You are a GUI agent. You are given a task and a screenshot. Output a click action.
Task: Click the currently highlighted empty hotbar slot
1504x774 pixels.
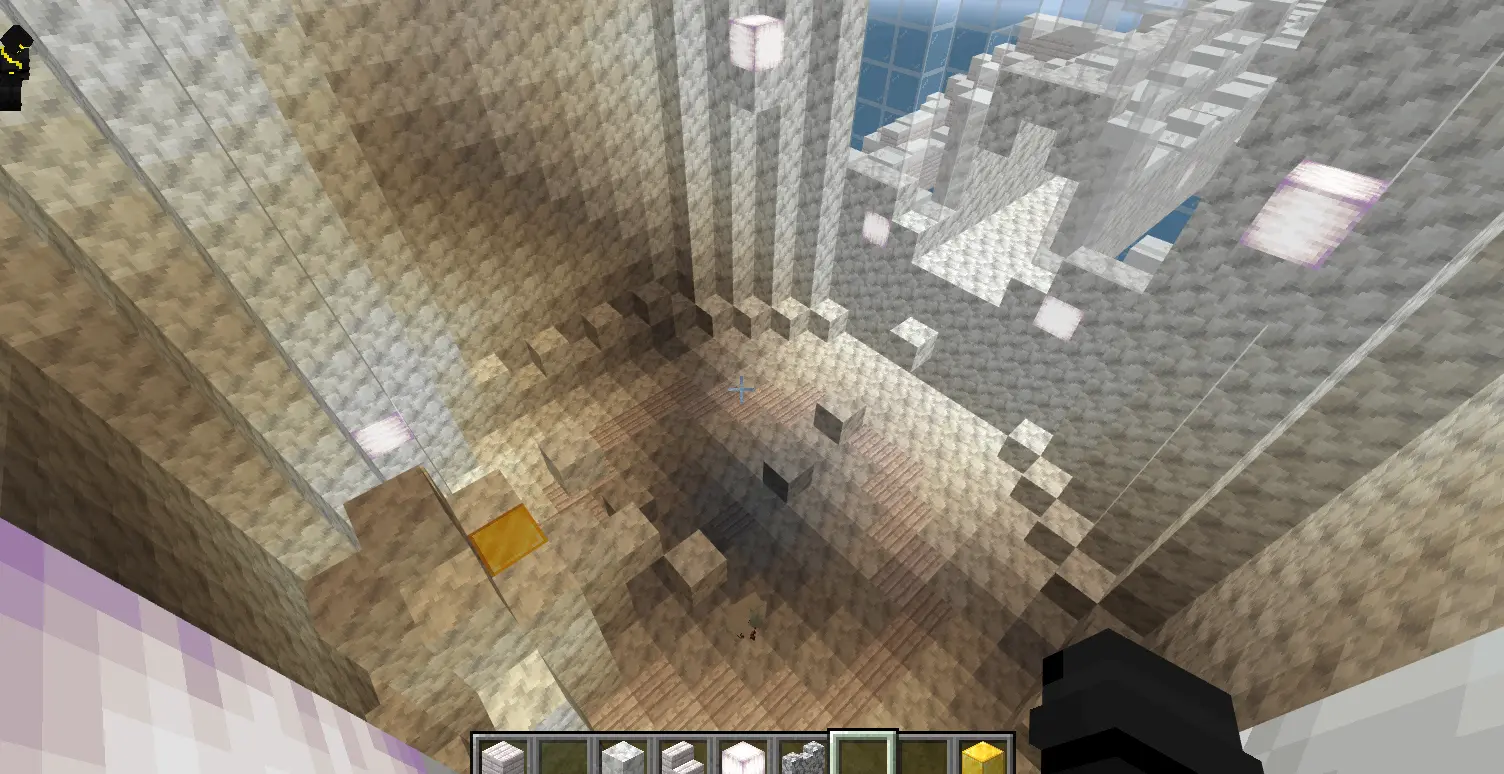click(x=862, y=753)
